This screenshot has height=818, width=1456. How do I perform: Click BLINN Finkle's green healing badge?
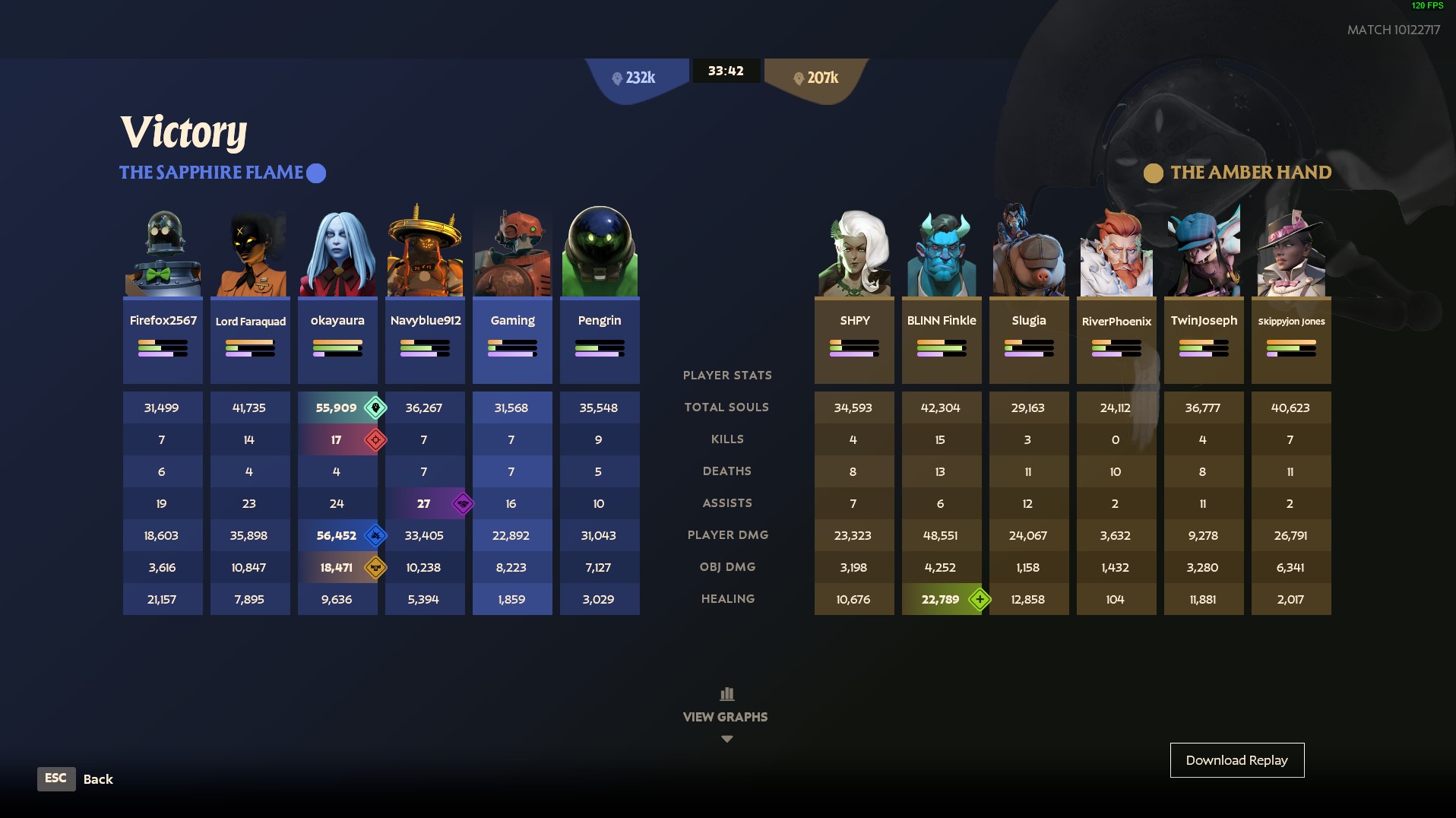click(980, 600)
